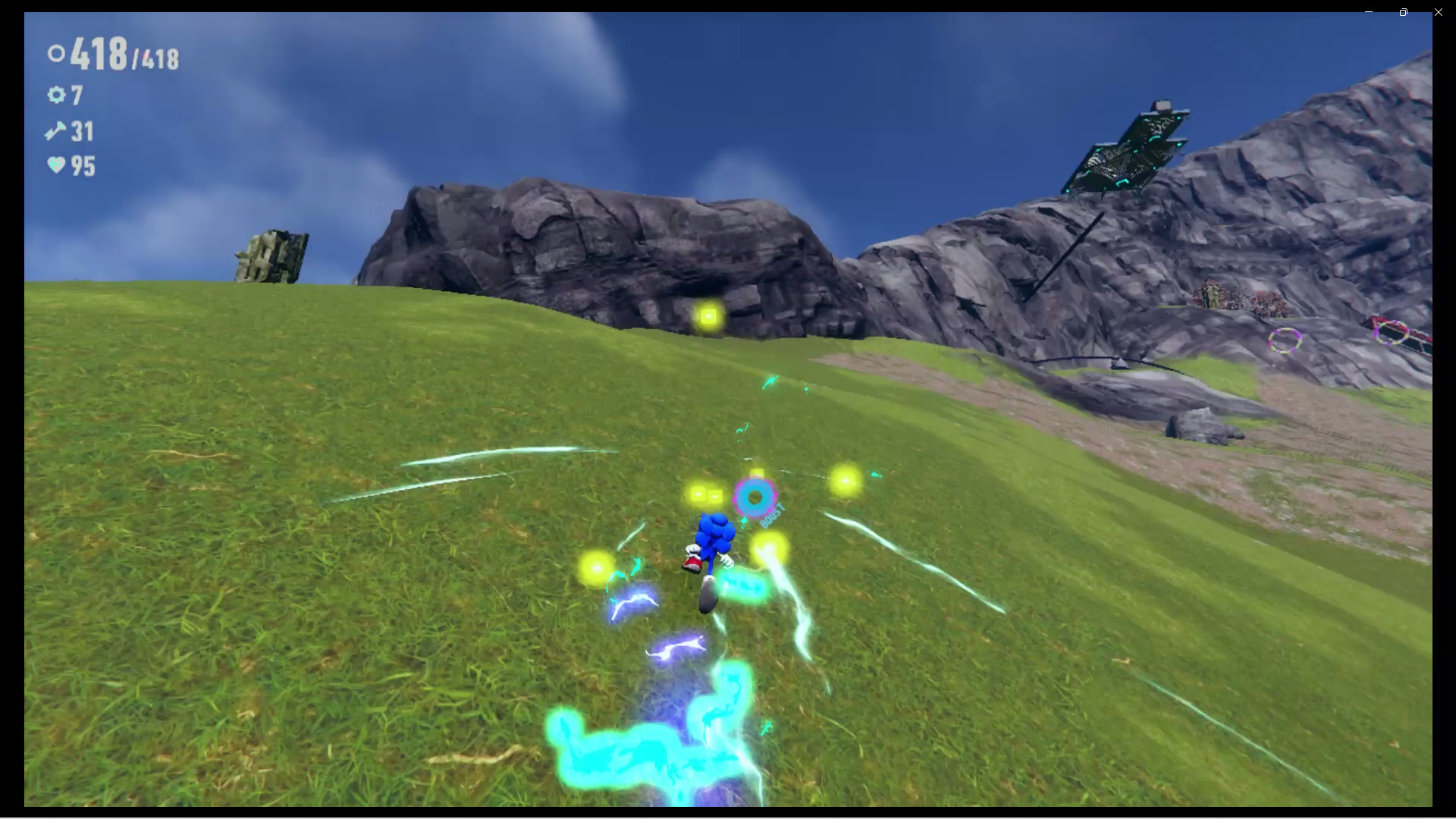This screenshot has width=1456, height=819.
Task: Restore down the game window
Action: click(1403, 12)
